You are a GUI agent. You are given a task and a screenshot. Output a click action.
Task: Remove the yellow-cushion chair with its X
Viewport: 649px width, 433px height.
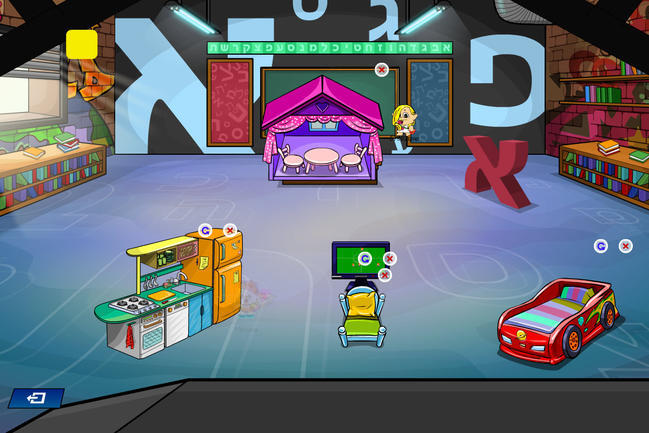click(384, 274)
